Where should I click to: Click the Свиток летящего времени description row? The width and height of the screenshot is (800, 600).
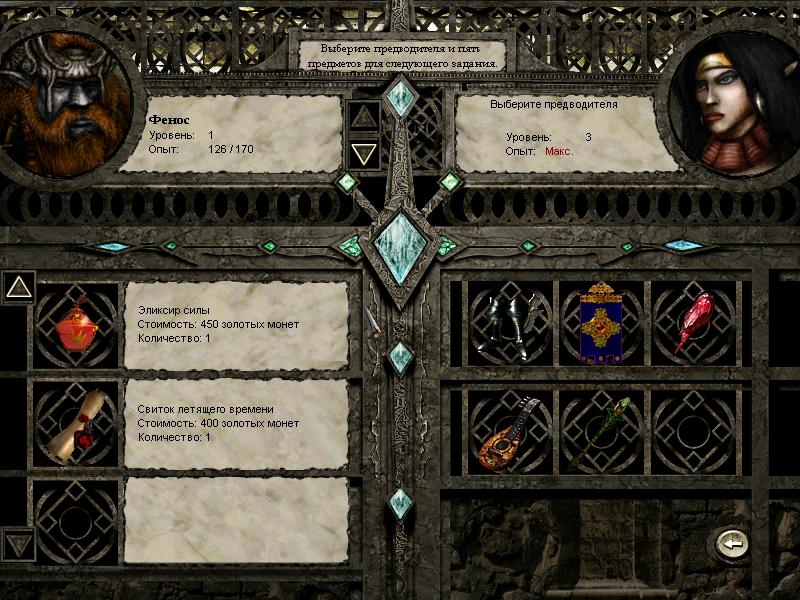coord(236,423)
